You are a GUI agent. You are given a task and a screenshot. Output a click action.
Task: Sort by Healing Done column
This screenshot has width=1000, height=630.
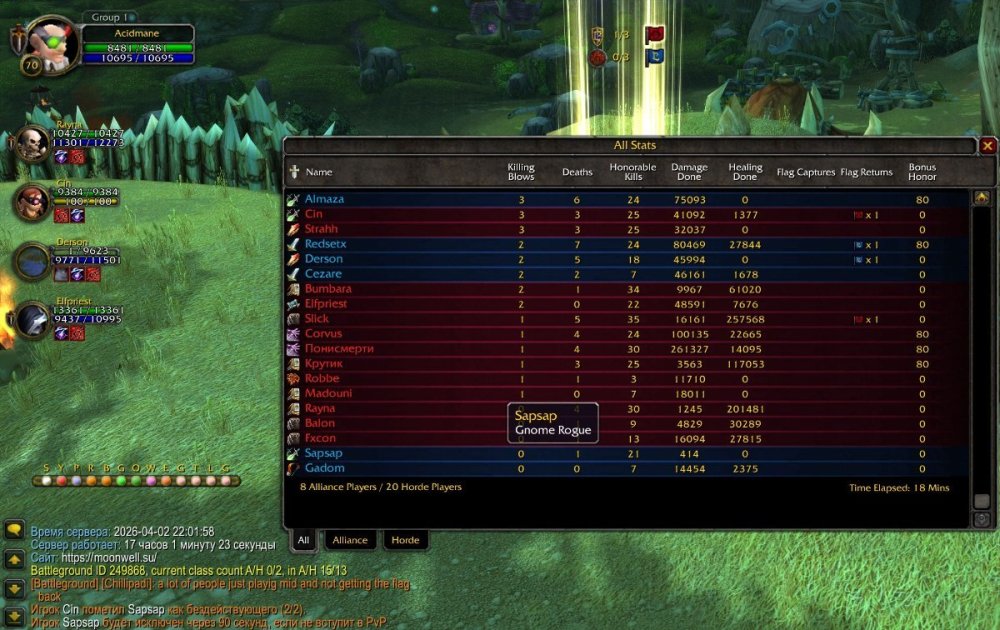[745, 172]
